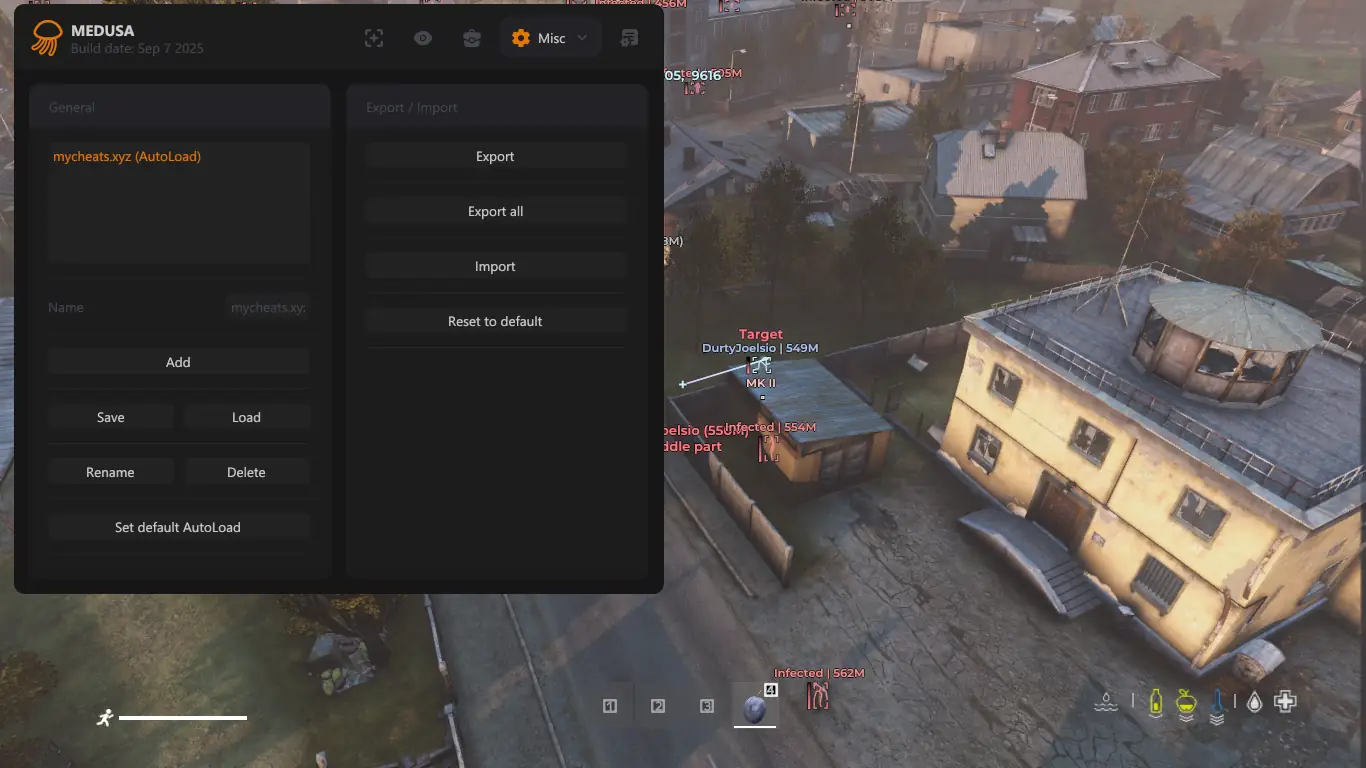Click Set default AutoLoad
The width and height of the screenshot is (1366, 768).
(x=178, y=528)
